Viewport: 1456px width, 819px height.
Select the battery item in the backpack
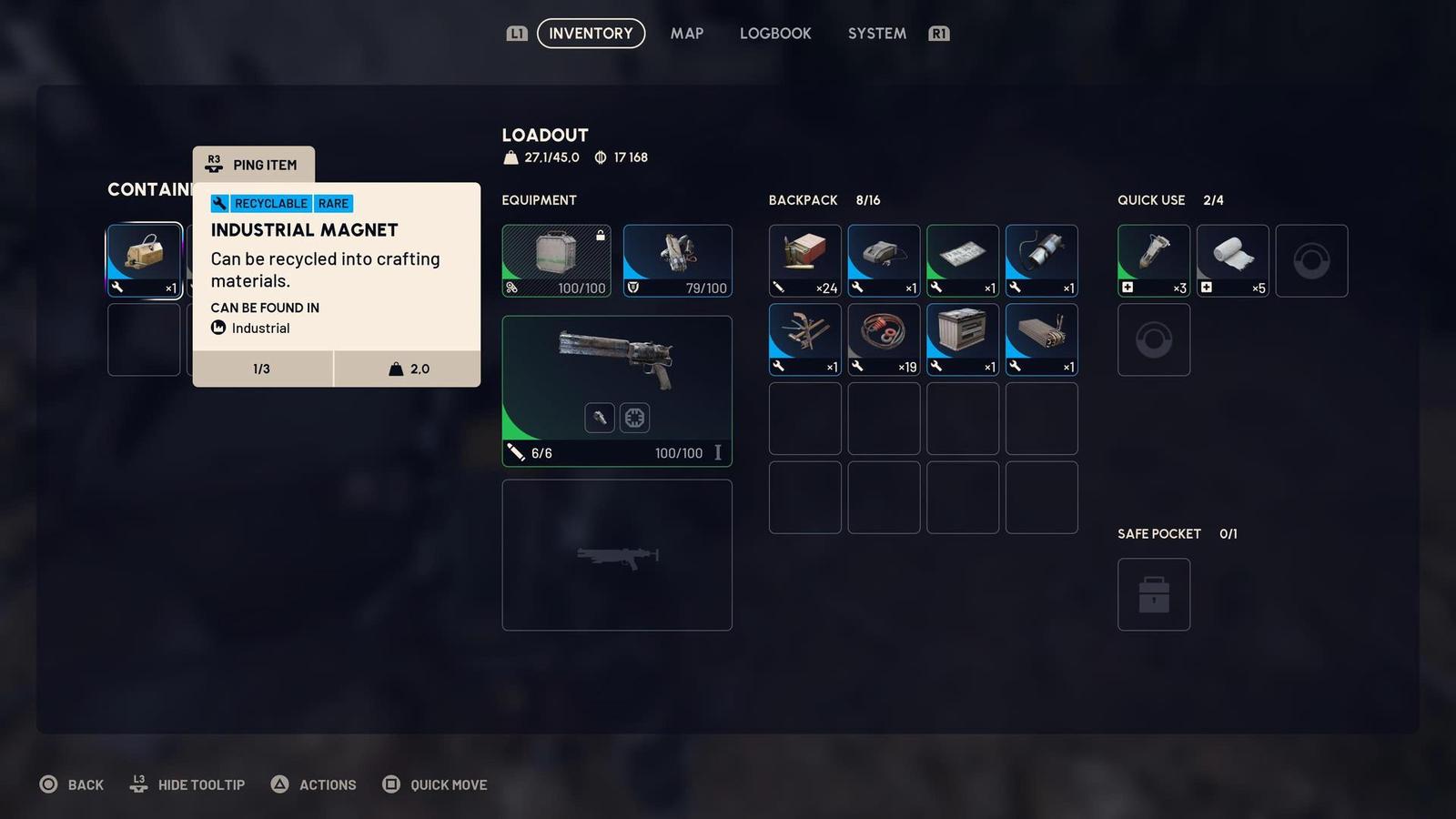click(x=963, y=339)
